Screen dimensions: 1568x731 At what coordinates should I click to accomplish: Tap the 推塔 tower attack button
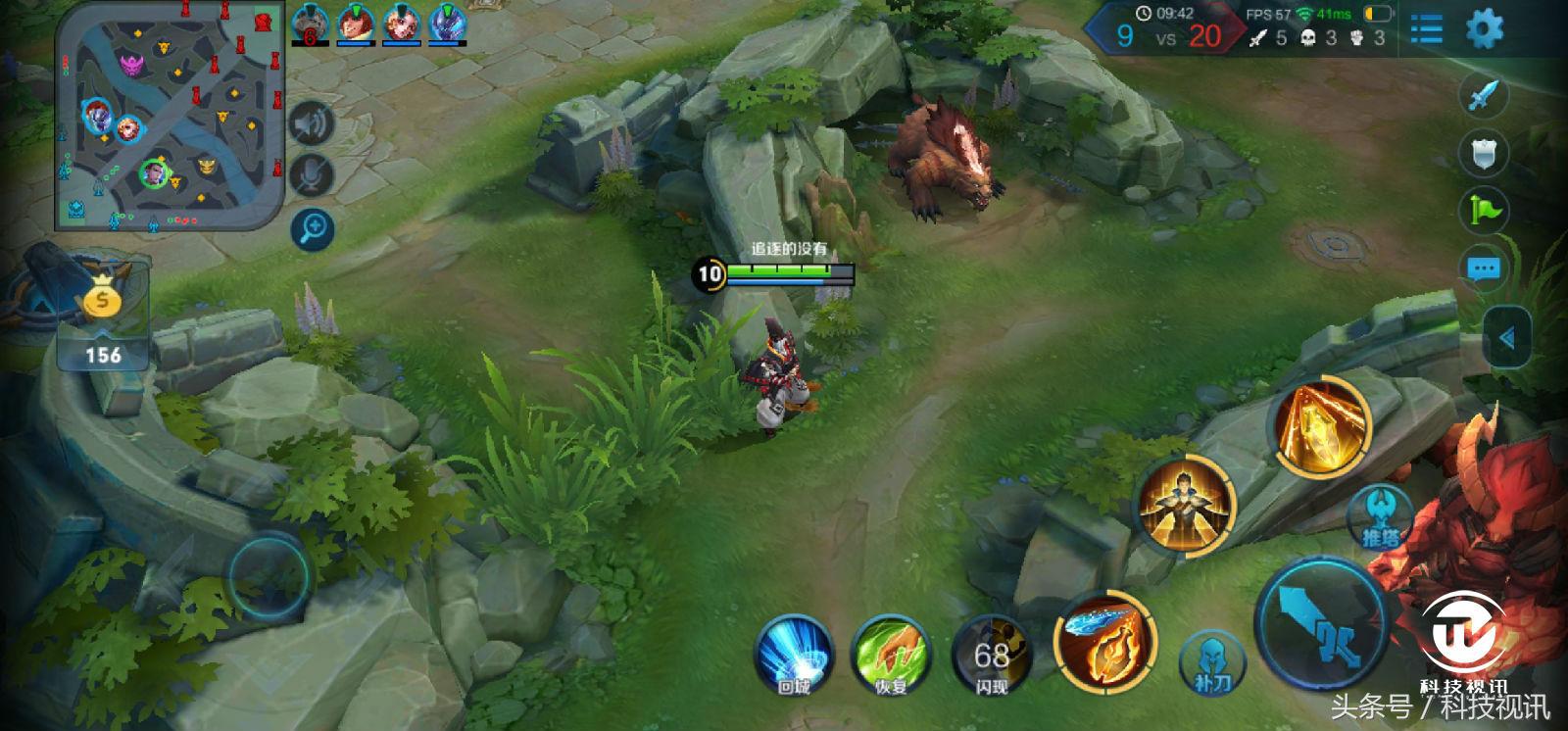point(1382,517)
